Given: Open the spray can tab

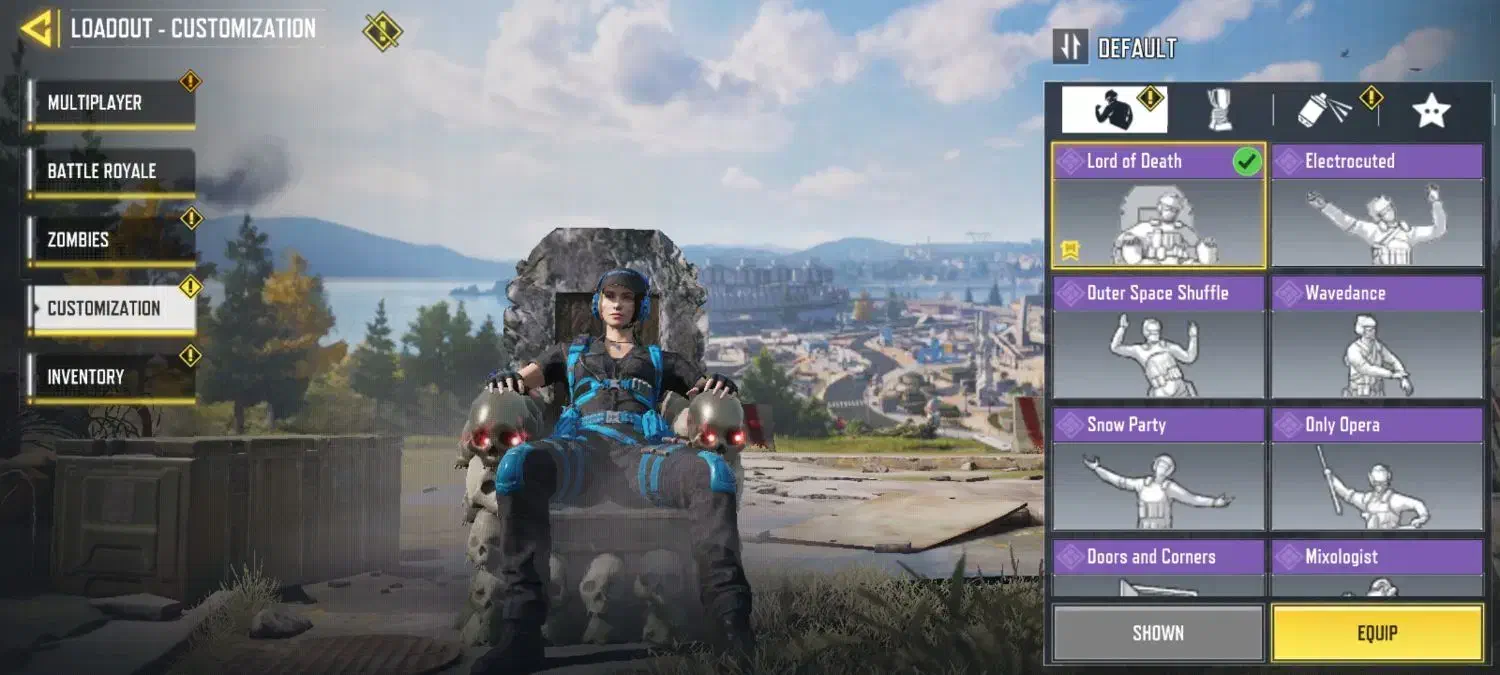Looking at the screenshot, I should coord(1323,110).
